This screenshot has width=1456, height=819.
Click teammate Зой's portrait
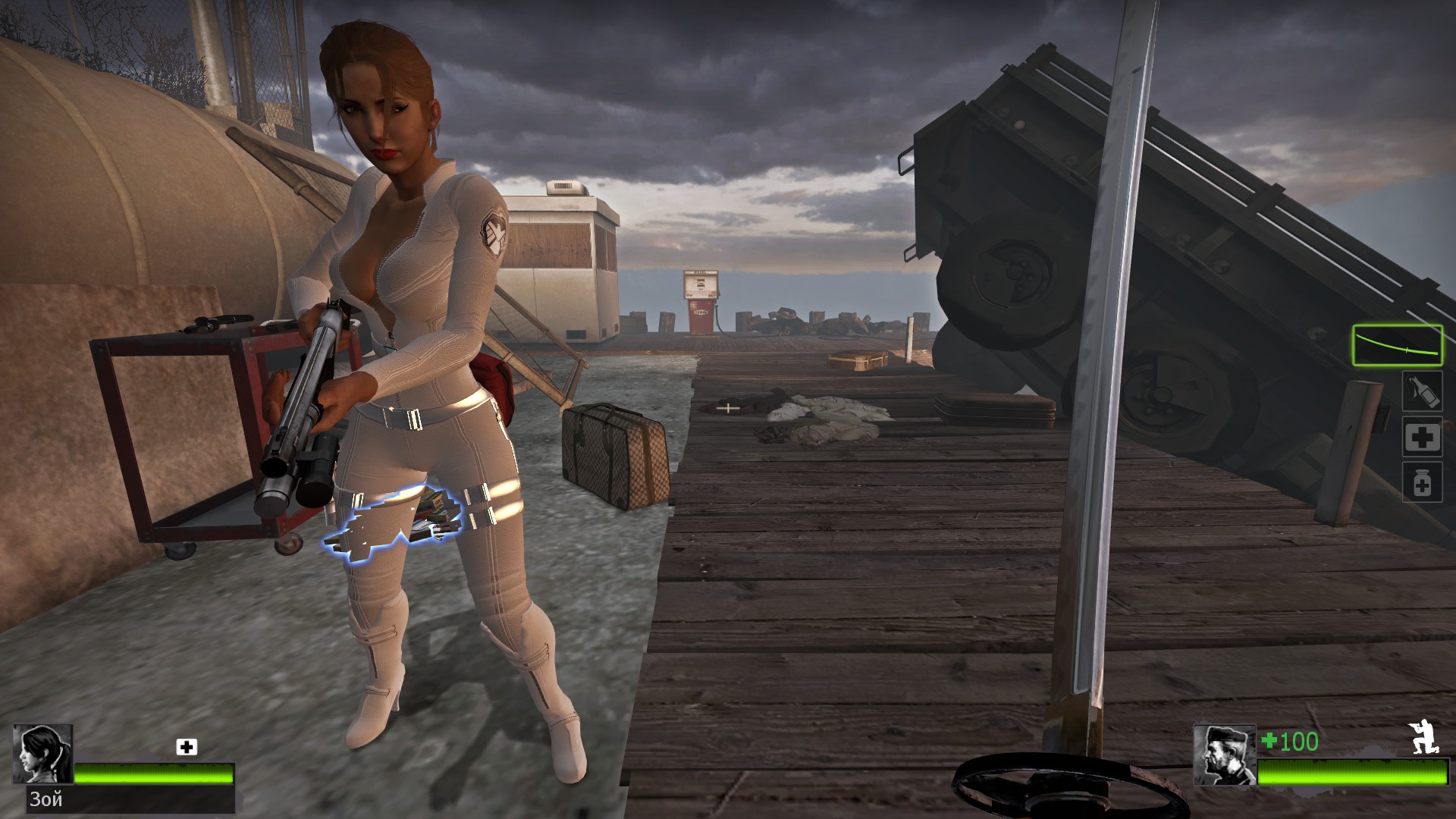pos(42,754)
